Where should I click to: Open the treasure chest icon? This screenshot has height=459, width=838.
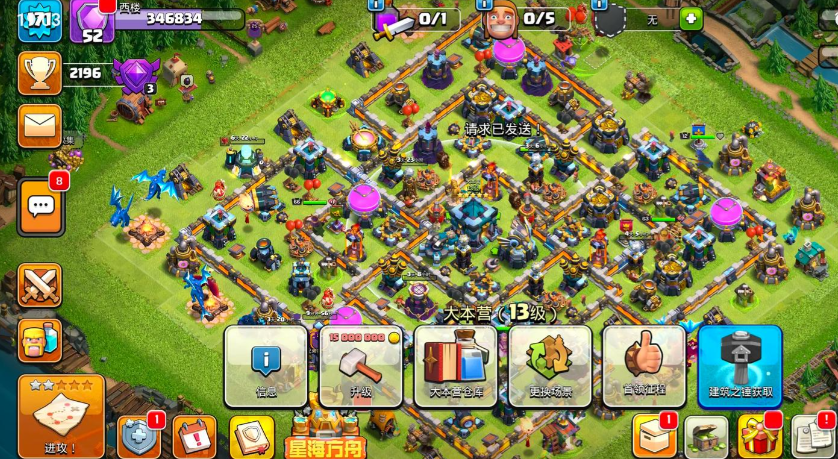pos(706,437)
